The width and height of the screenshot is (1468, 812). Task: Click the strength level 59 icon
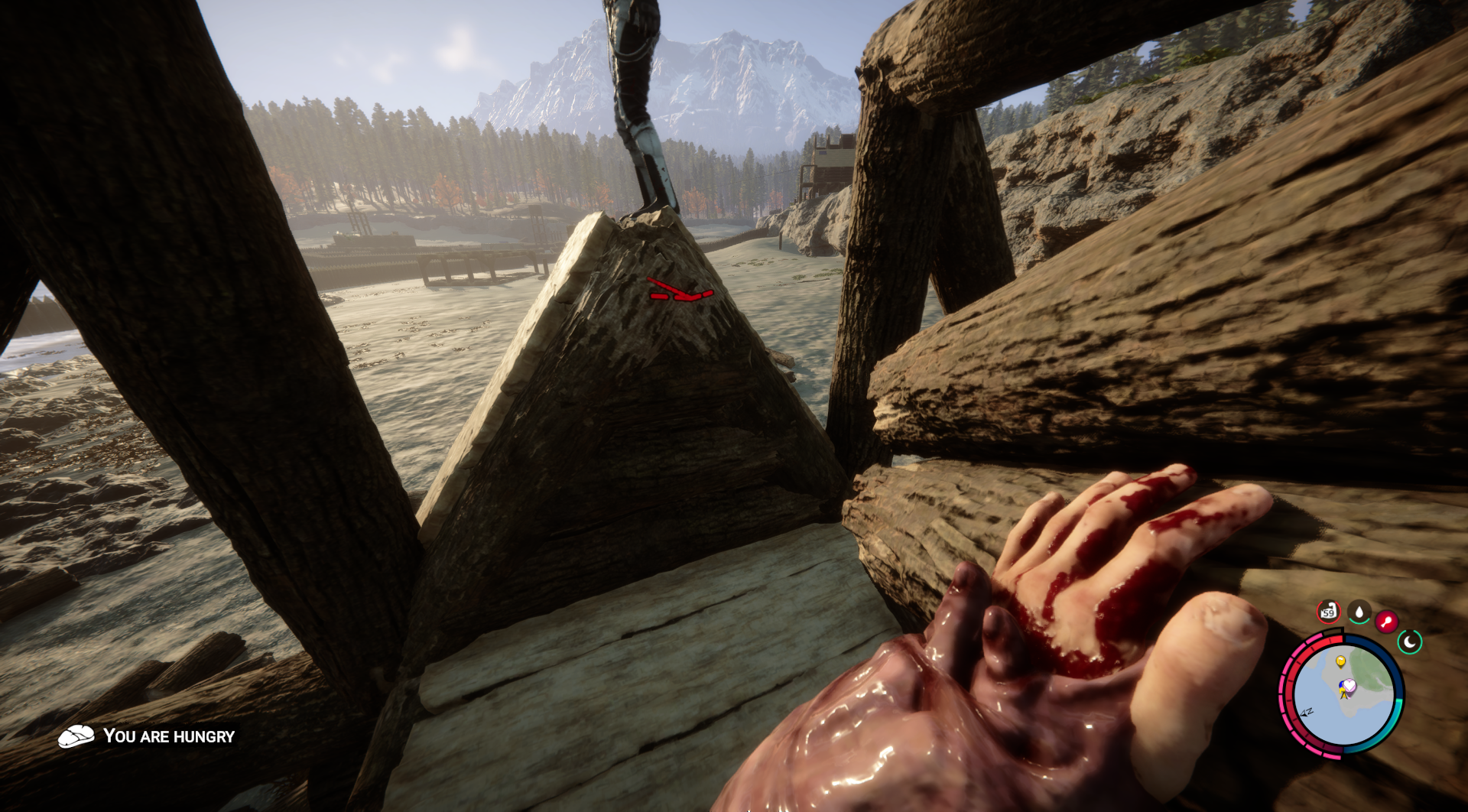pos(1328,612)
